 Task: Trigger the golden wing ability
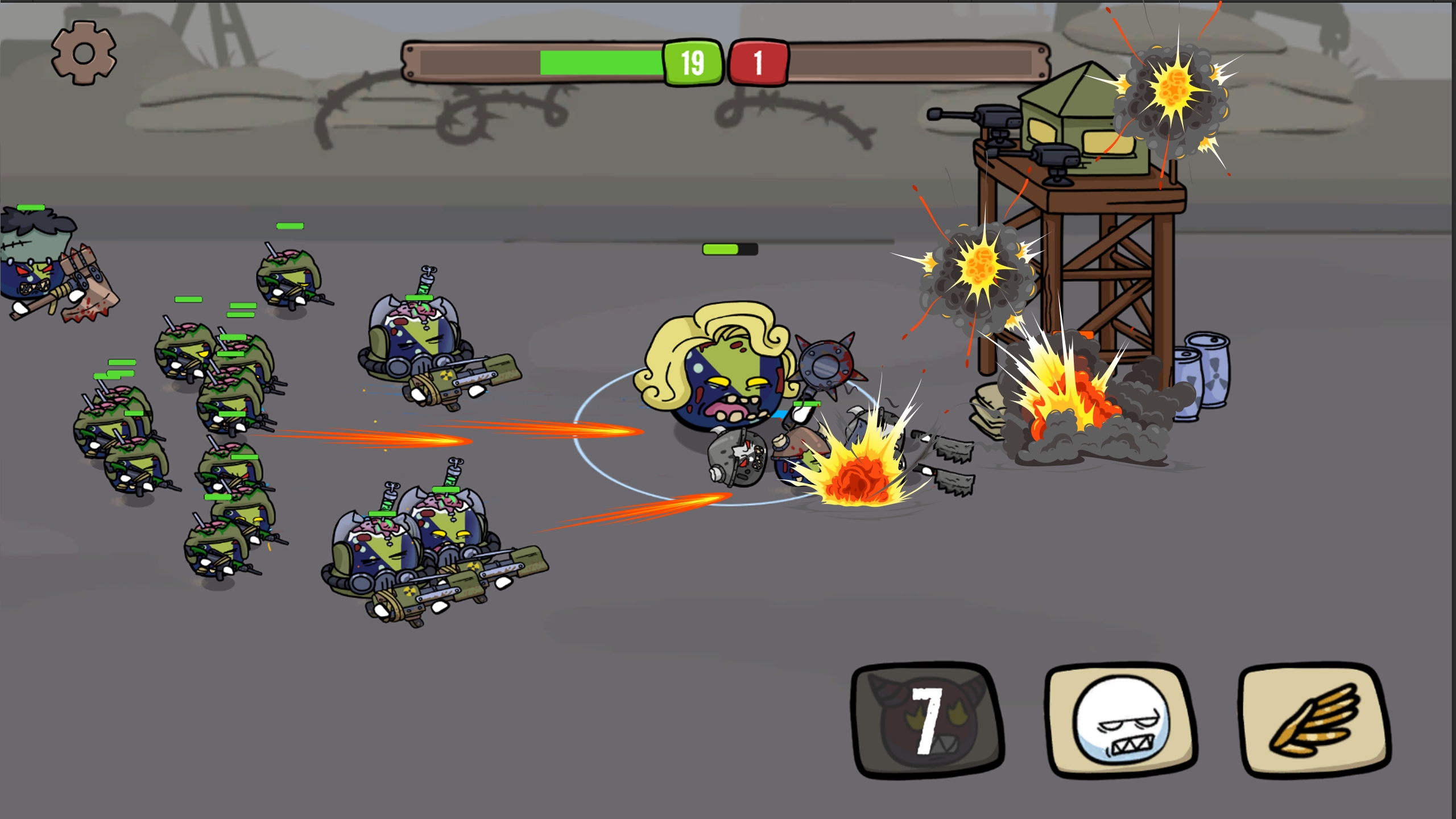click(1315, 720)
